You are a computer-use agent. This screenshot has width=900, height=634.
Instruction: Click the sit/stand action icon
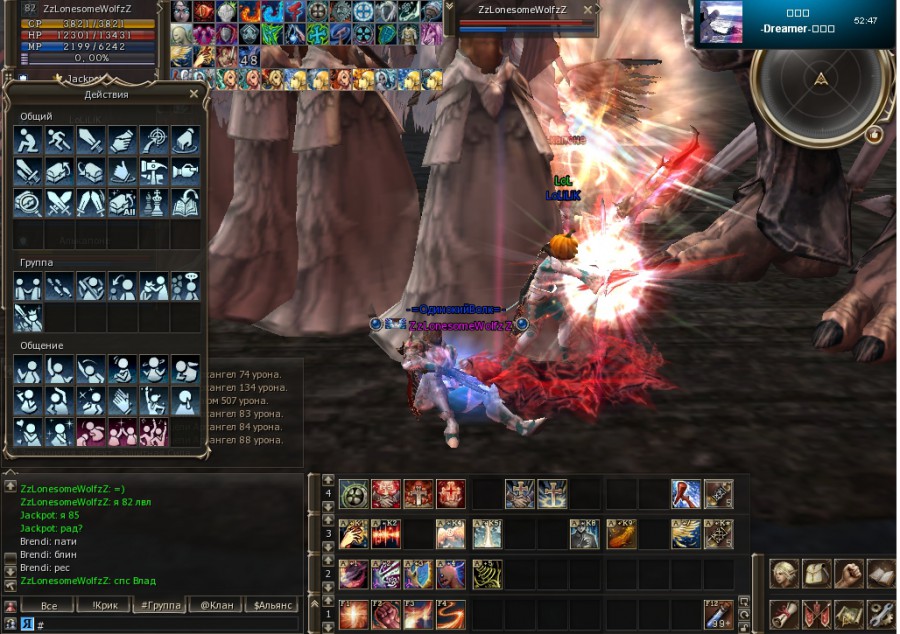coord(29,140)
